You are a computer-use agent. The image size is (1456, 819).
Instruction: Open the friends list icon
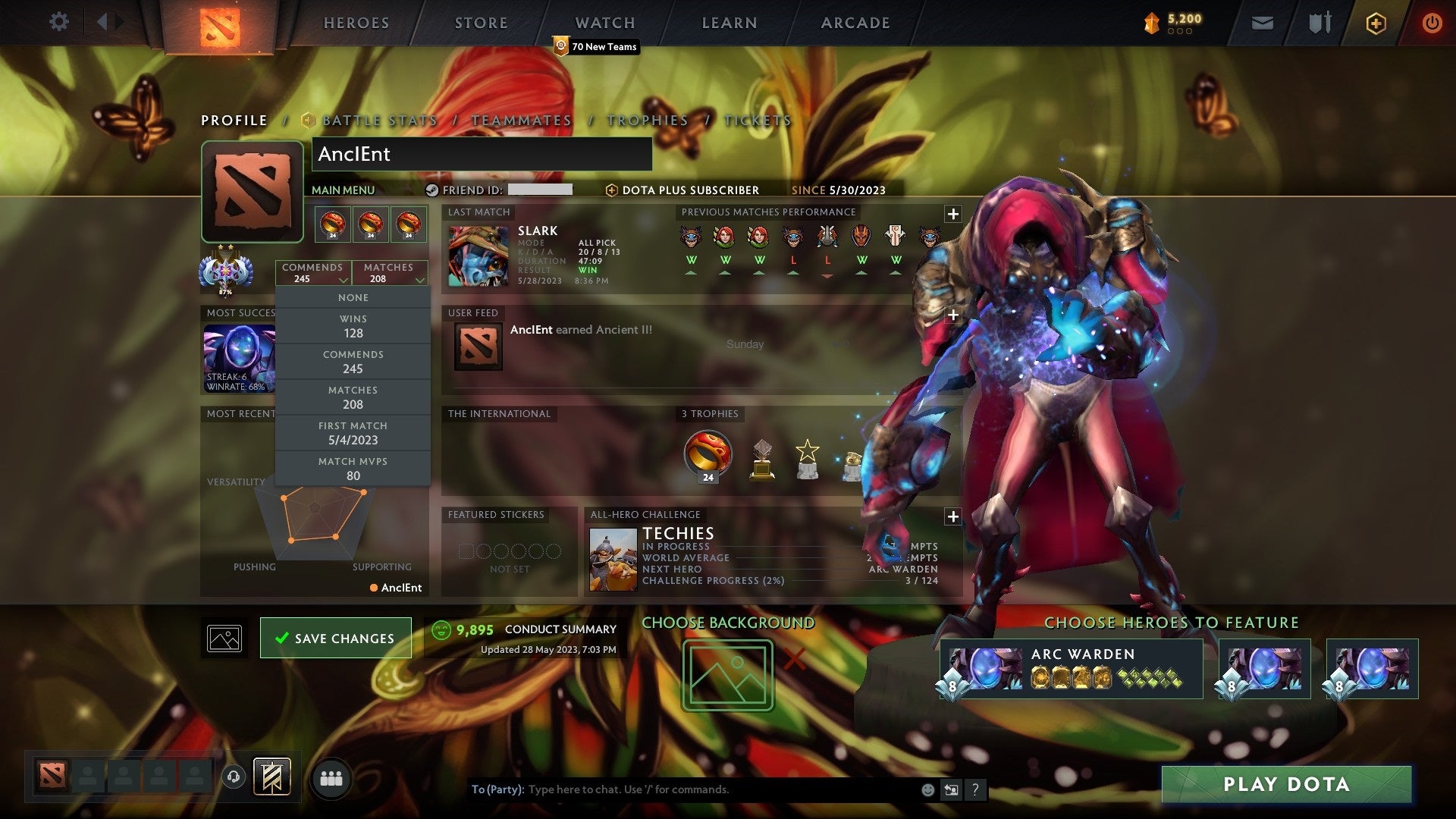331,777
